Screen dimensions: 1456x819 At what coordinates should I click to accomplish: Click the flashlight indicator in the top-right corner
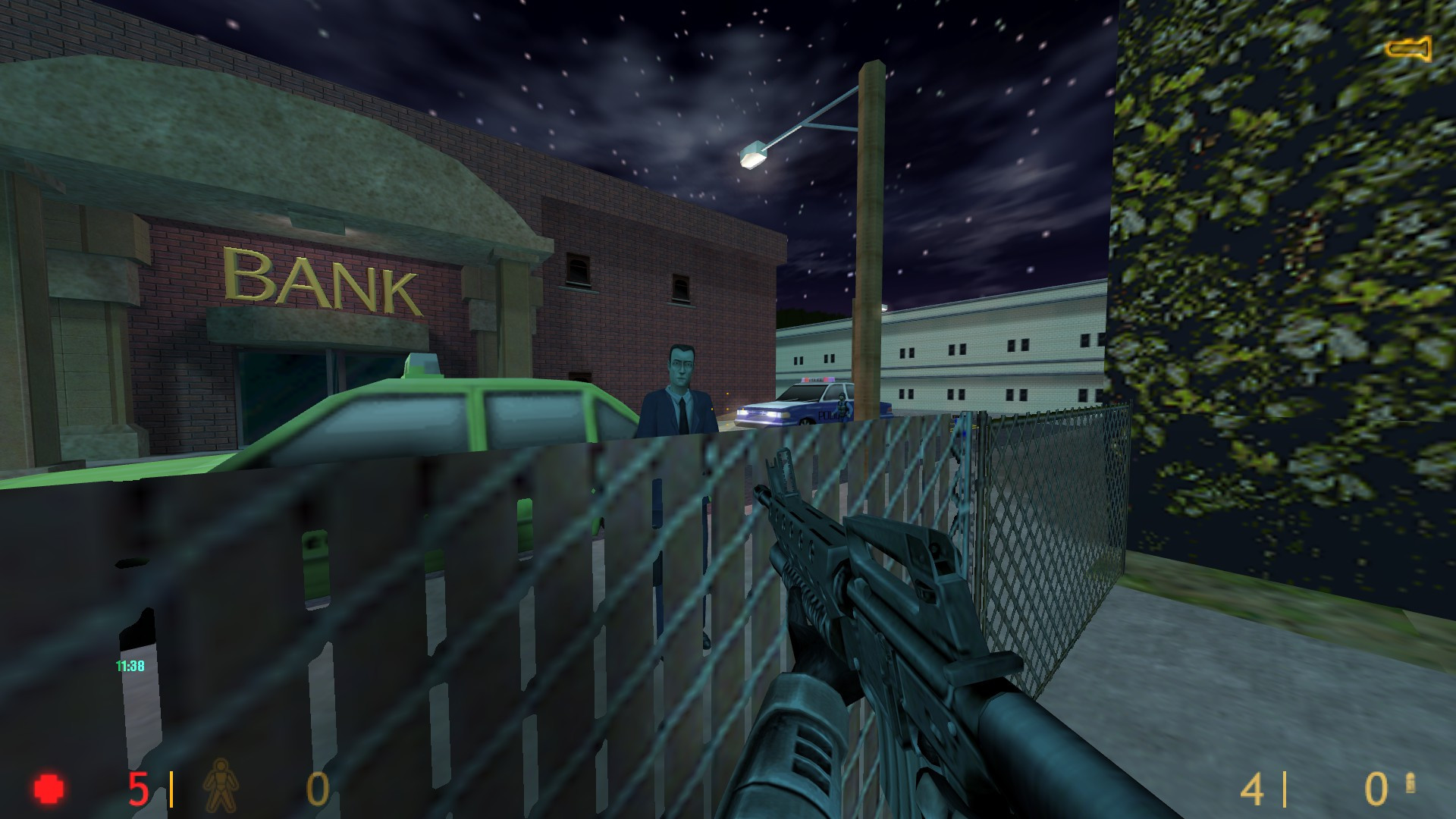(1408, 50)
